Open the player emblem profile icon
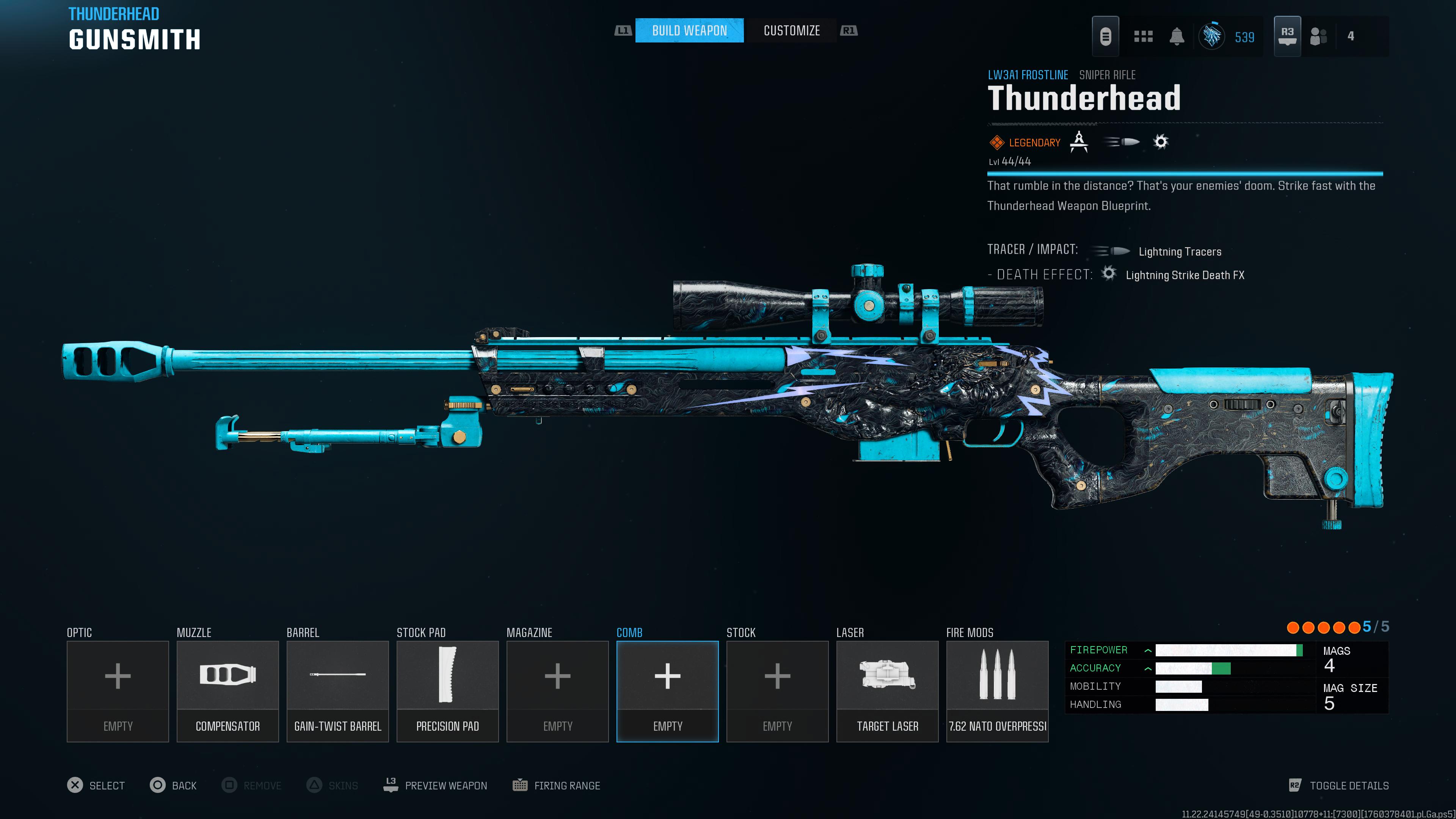Viewport: 1456px width, 819px height. 1212,37
